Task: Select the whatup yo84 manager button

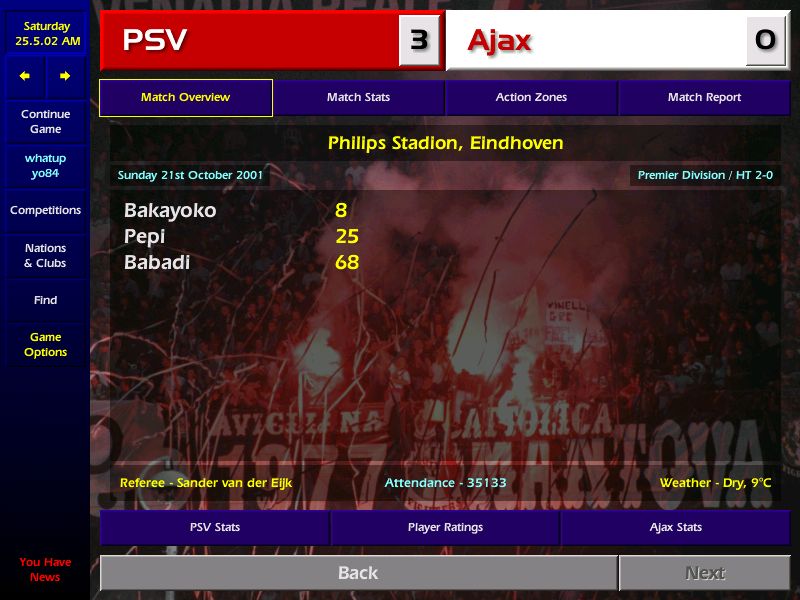Action: tap(45, 166)
